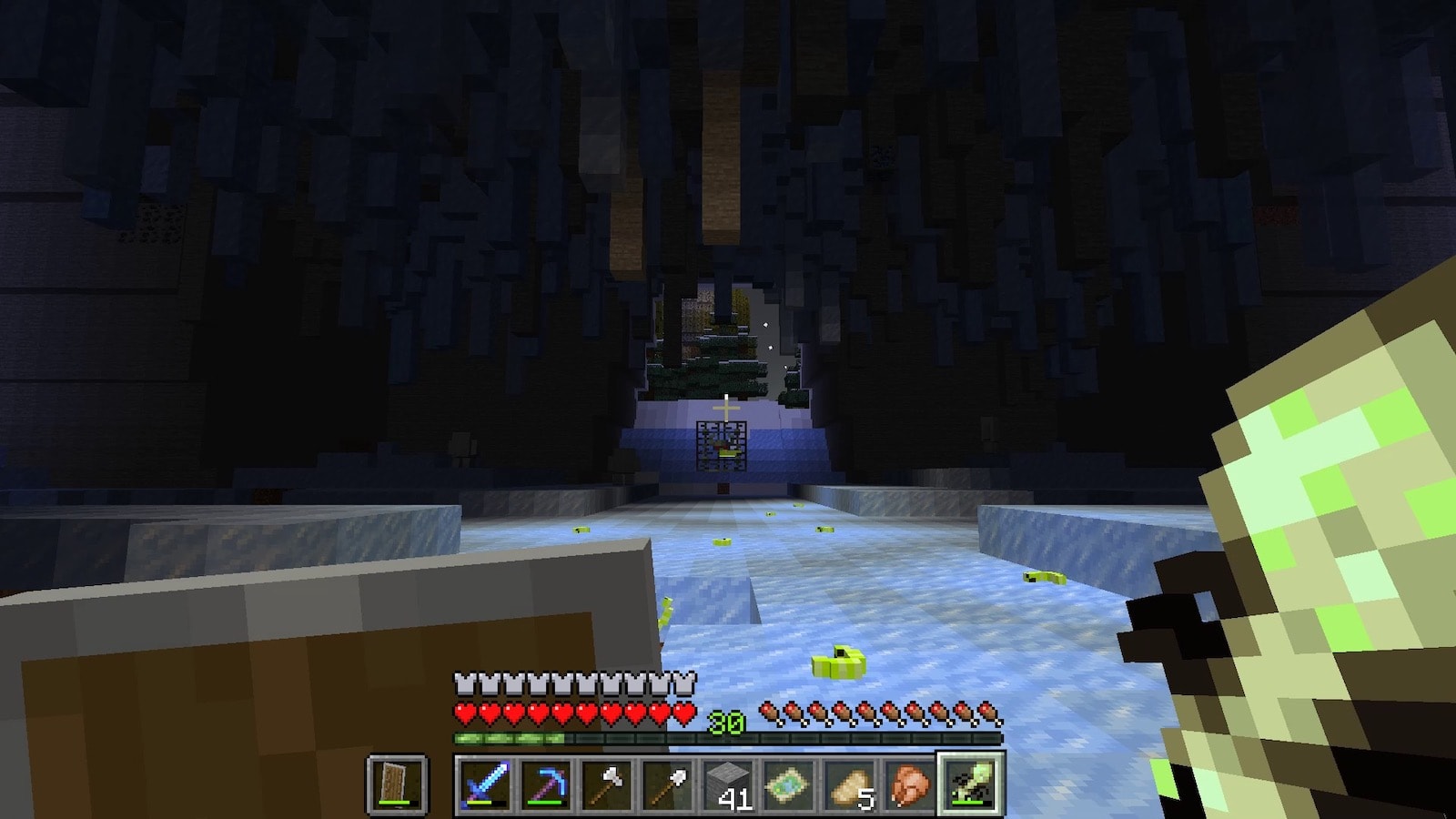
Task: Select the iron shovel slot
Action: pyautogui.click(x=667, y=784)
